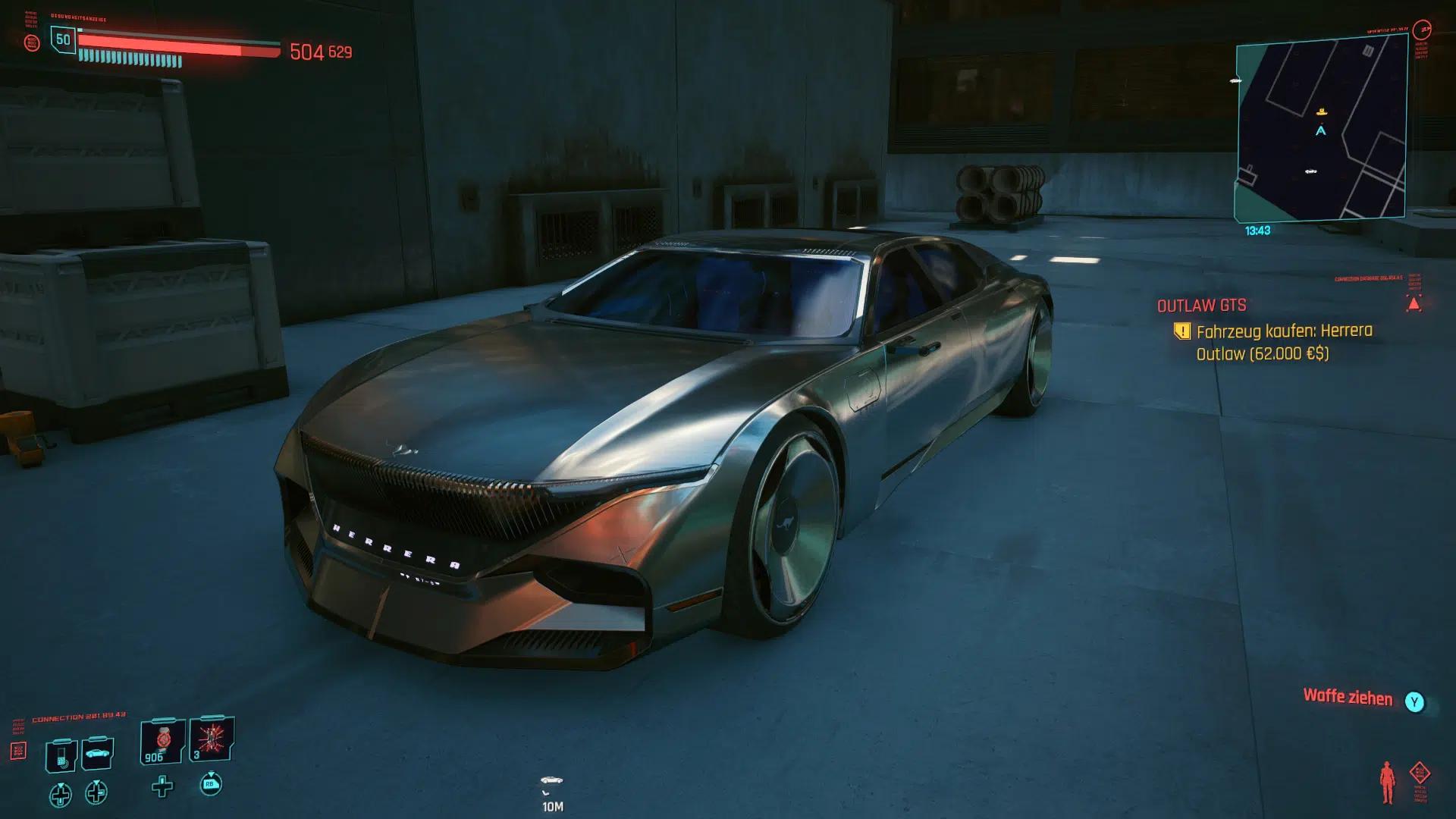
Task: Open the vehicle call quick slot
Action: pos(98,754)
